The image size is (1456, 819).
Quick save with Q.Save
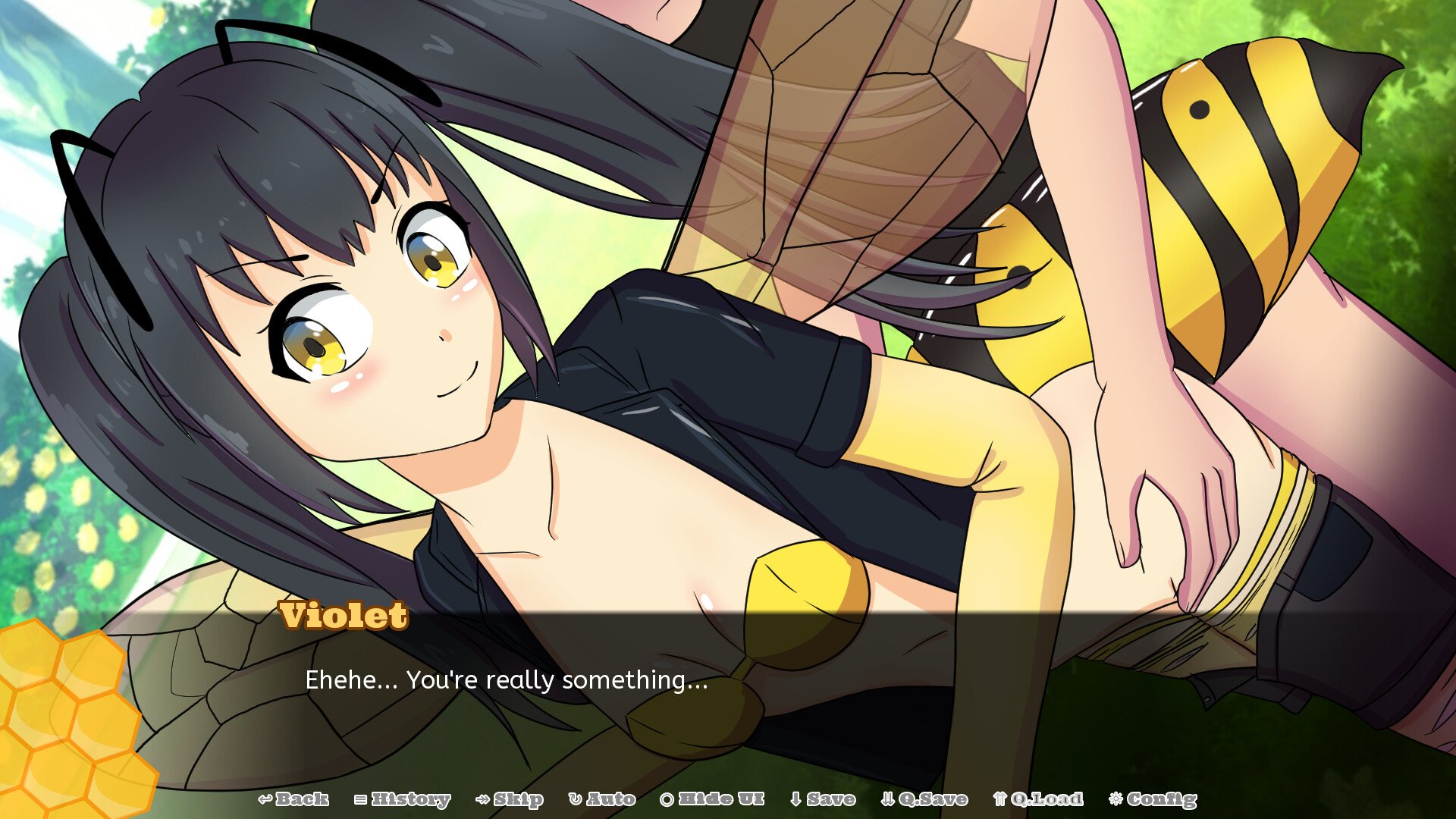pos(924,799)
